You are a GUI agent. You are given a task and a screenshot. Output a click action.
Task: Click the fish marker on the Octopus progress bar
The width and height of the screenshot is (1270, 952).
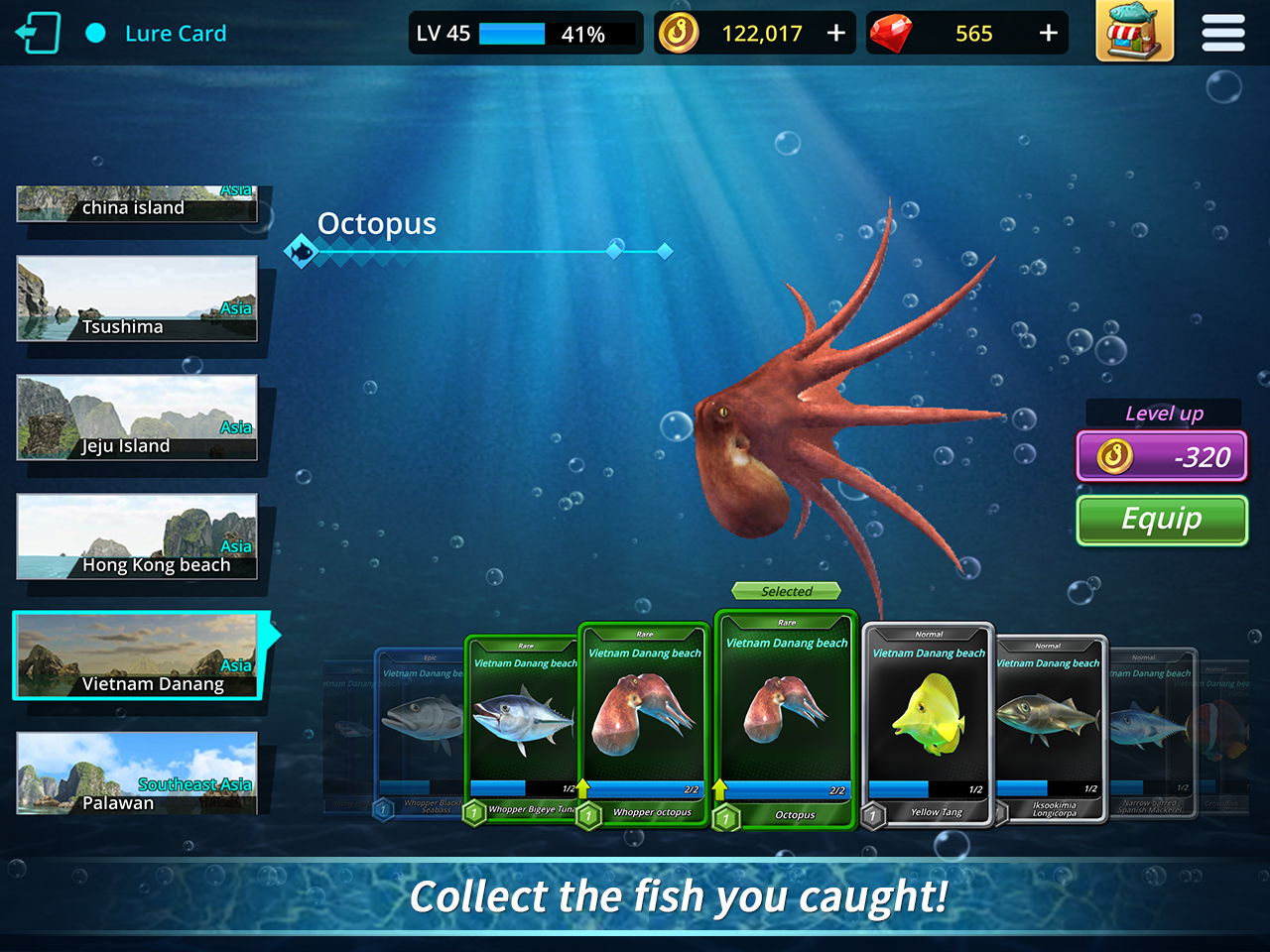click(303, 250)
